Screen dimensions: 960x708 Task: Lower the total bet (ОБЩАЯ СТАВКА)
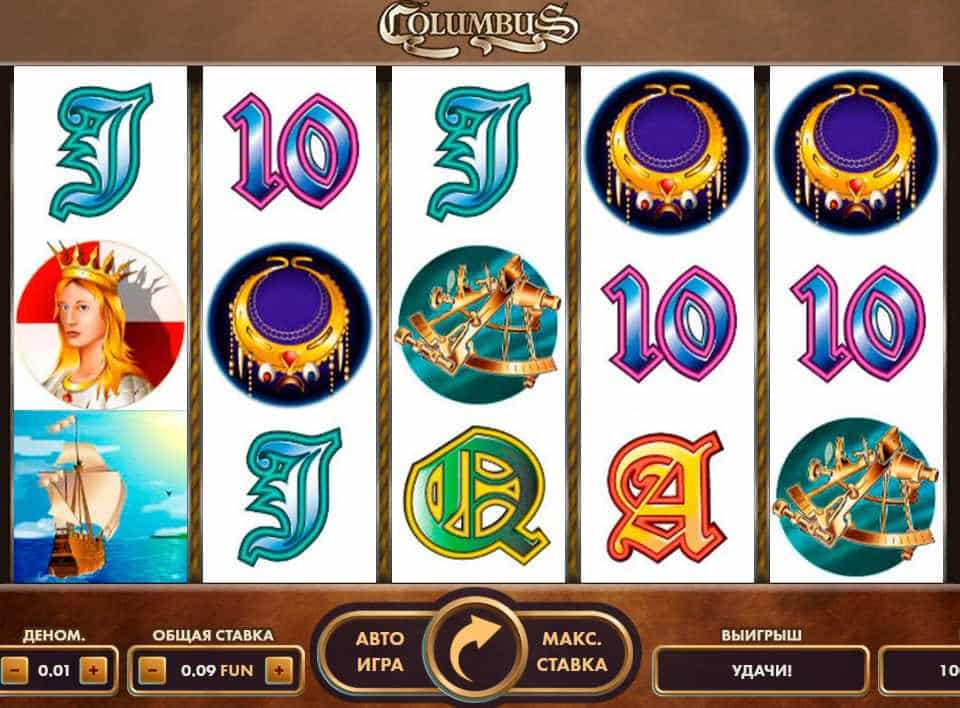pos(152,670)
